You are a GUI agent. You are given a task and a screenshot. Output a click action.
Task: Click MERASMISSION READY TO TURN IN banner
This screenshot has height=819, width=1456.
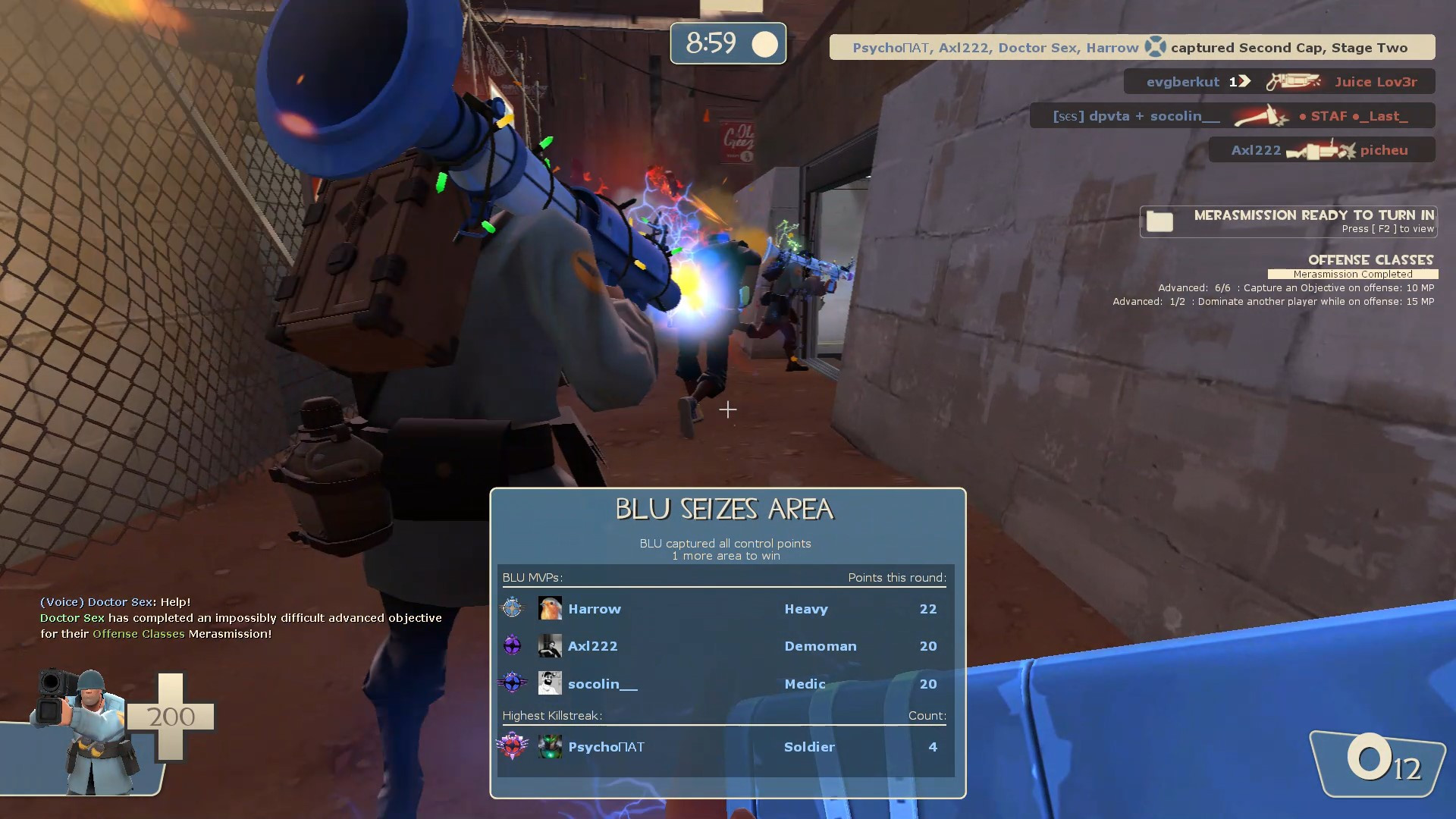tap(1313, 215)
